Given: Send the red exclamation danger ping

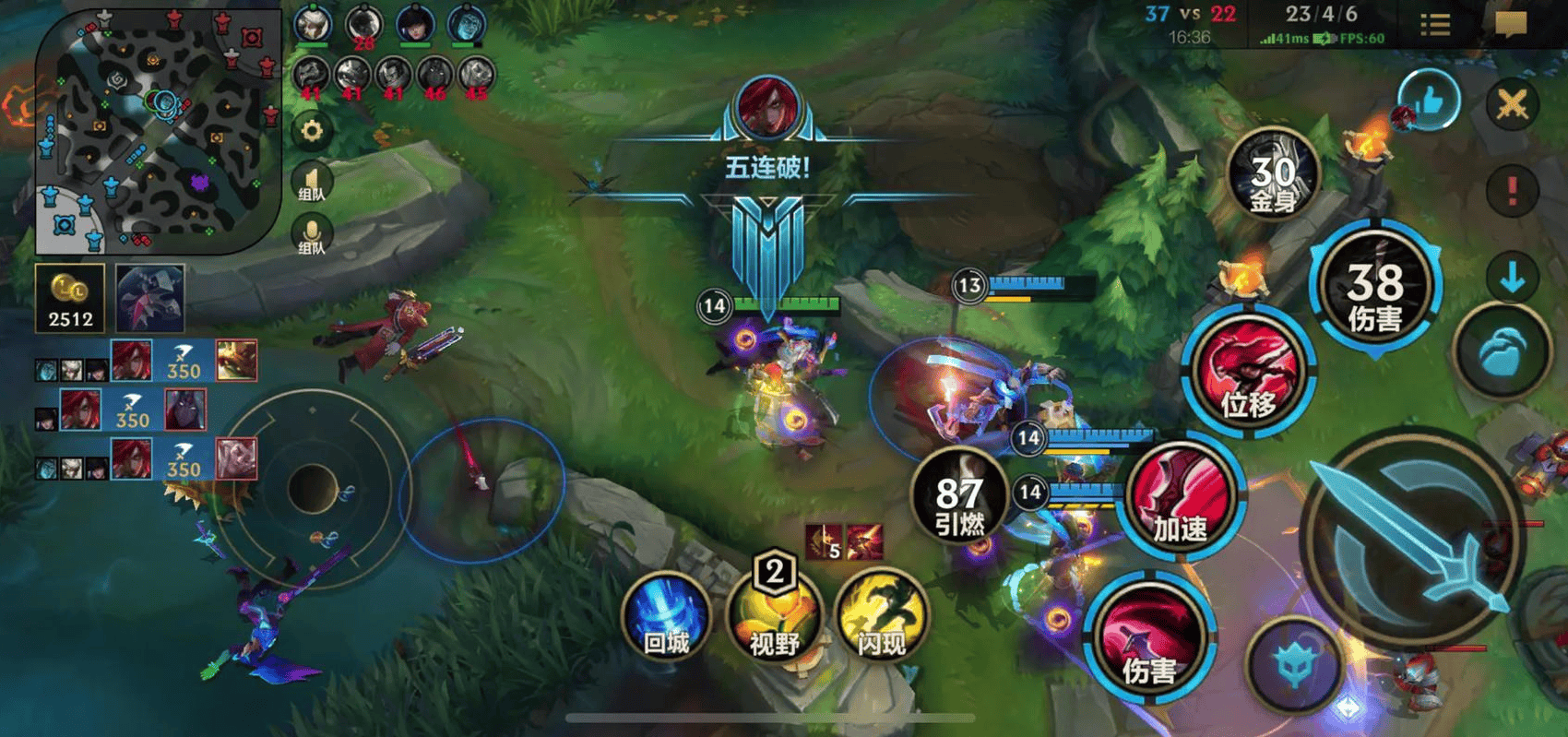Looking at the screenshot, I should [x=1512, y=191].
